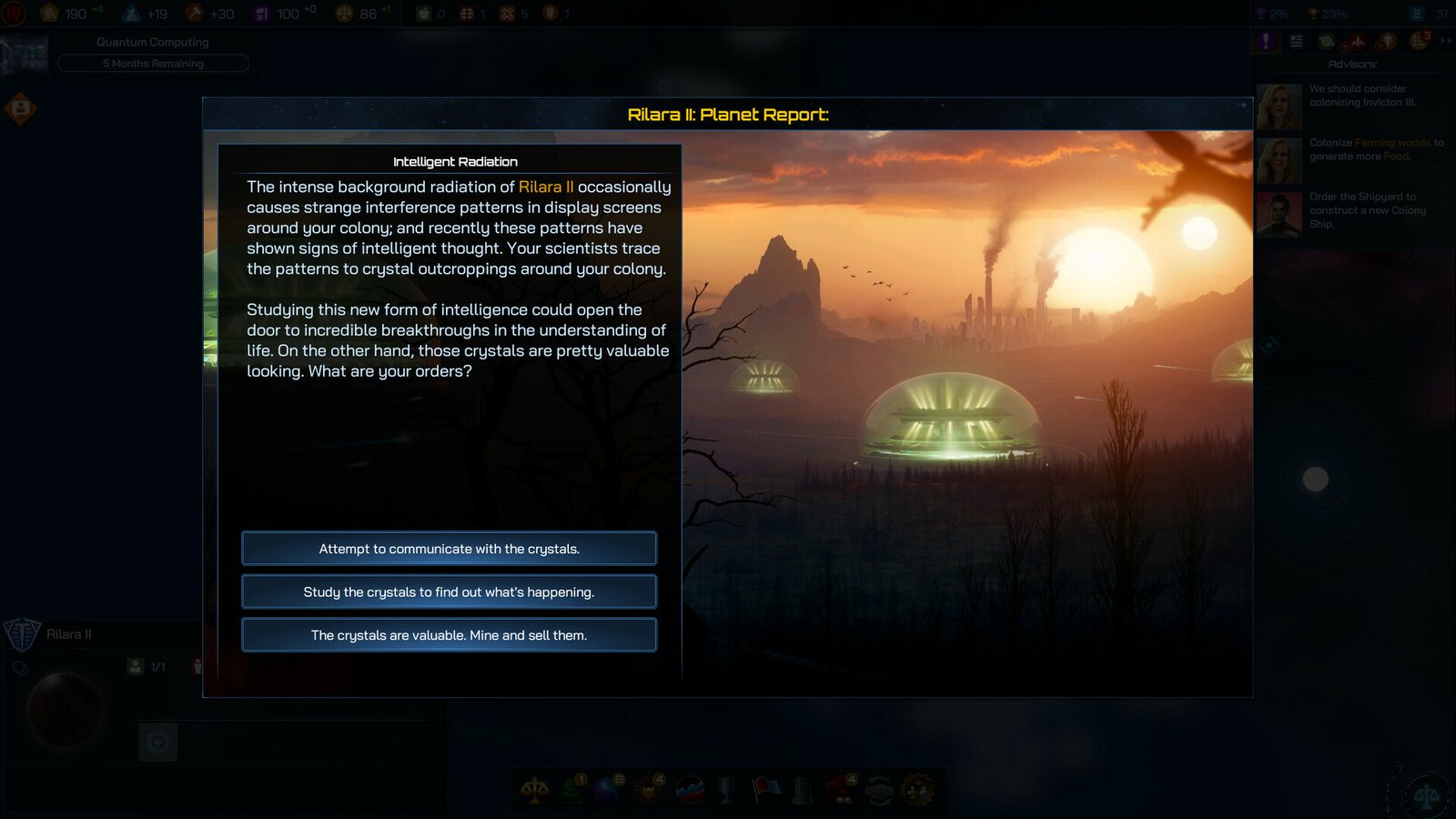
Task: Open the medal icon showing badge 4
Action: pyautogui.click(x=648, y=791)
